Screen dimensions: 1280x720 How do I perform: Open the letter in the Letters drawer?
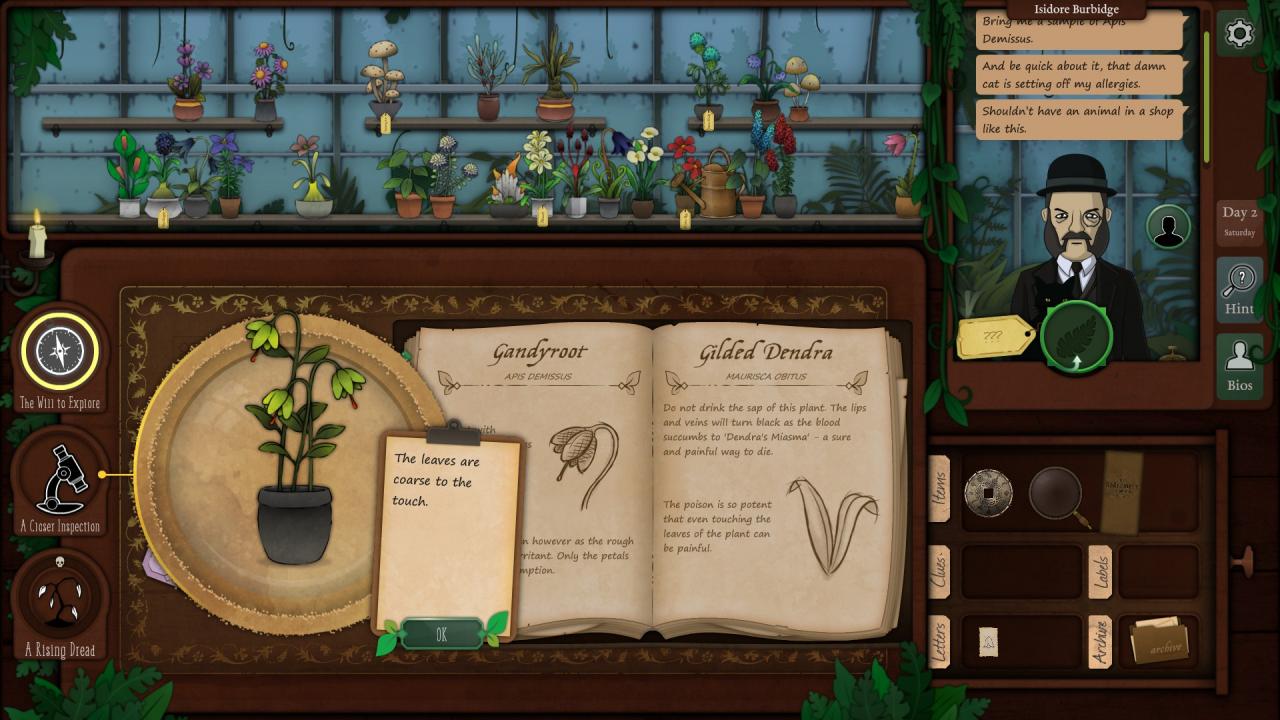click(988, 642)
